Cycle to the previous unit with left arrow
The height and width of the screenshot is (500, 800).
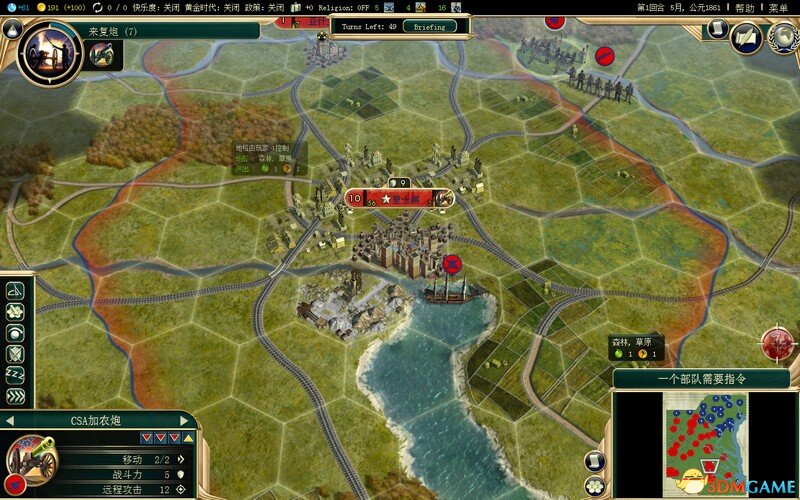pos(8,421)
